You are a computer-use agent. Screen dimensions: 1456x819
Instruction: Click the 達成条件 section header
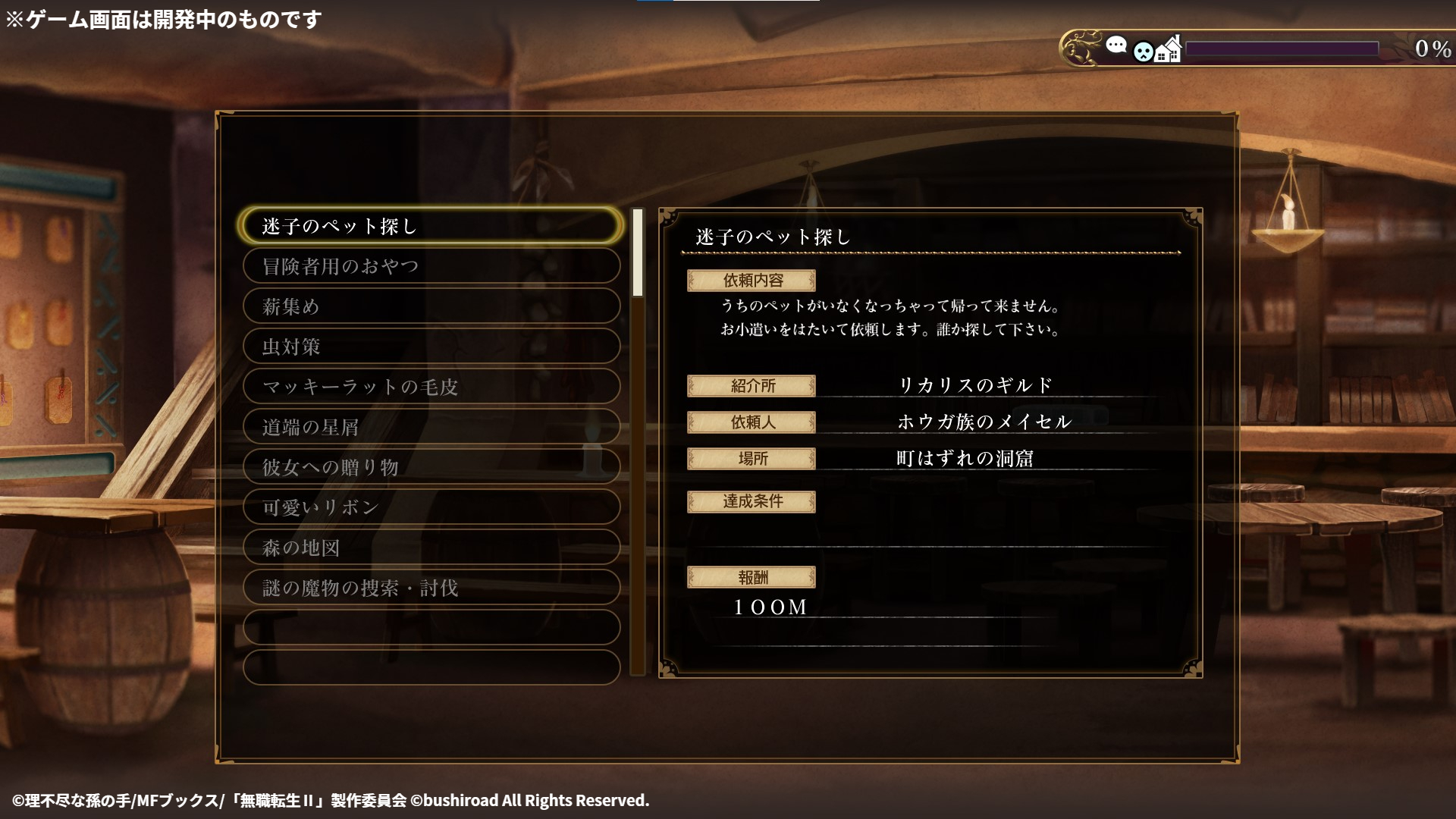752,501
